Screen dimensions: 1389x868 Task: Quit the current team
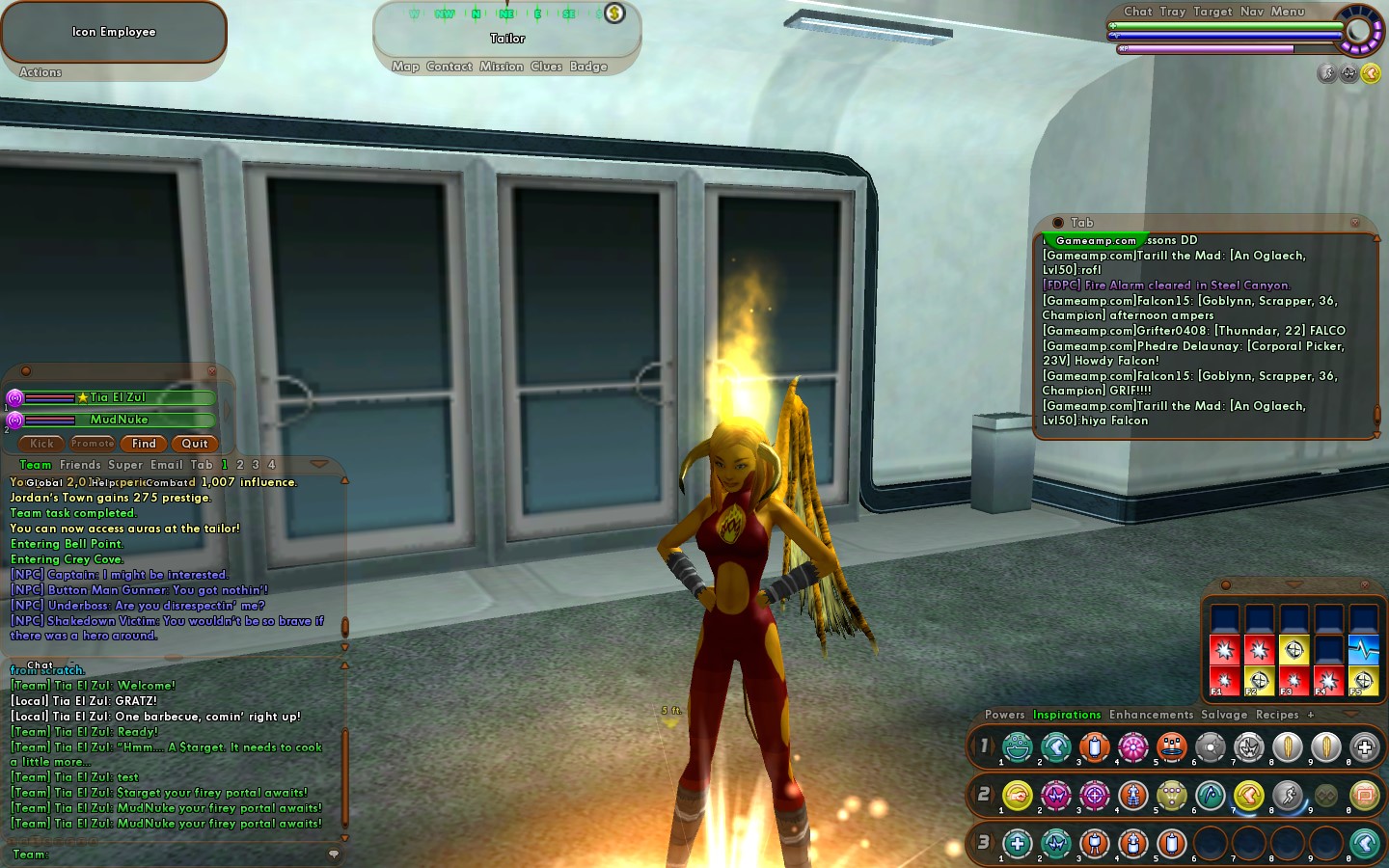click(195, 444)
